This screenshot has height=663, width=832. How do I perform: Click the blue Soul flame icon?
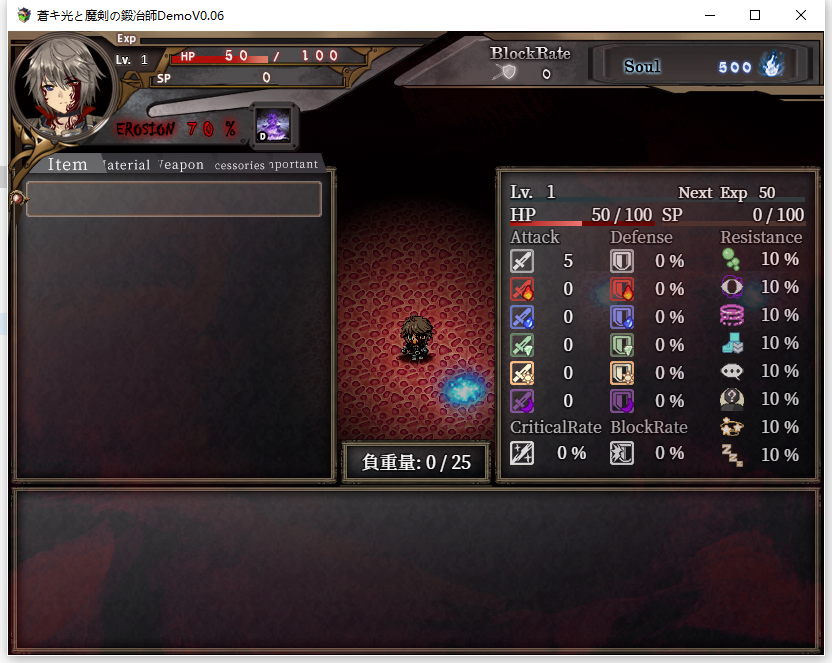[x=771, y=66]
